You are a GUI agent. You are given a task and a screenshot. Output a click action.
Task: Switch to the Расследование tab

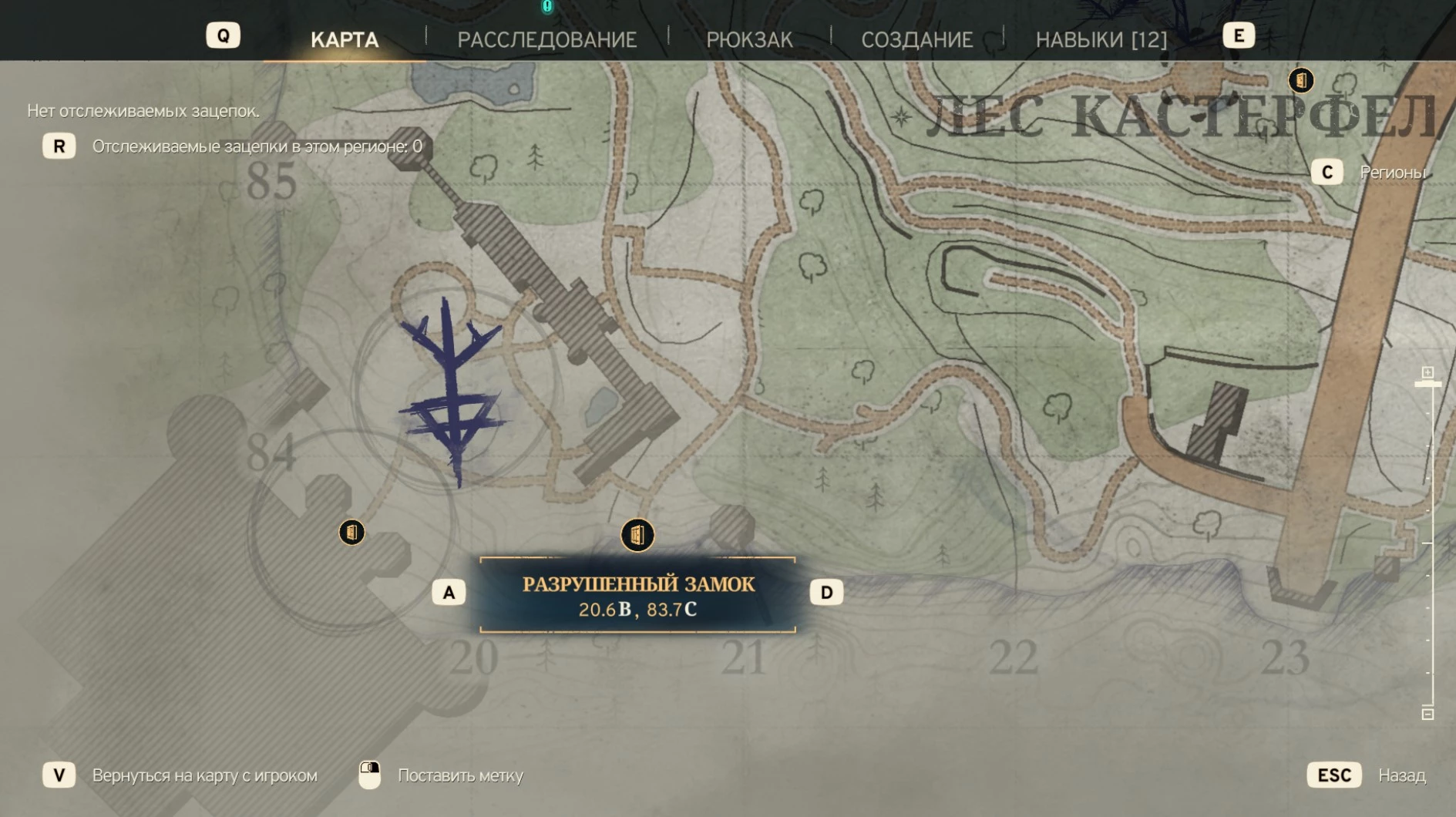pos(546,39)
